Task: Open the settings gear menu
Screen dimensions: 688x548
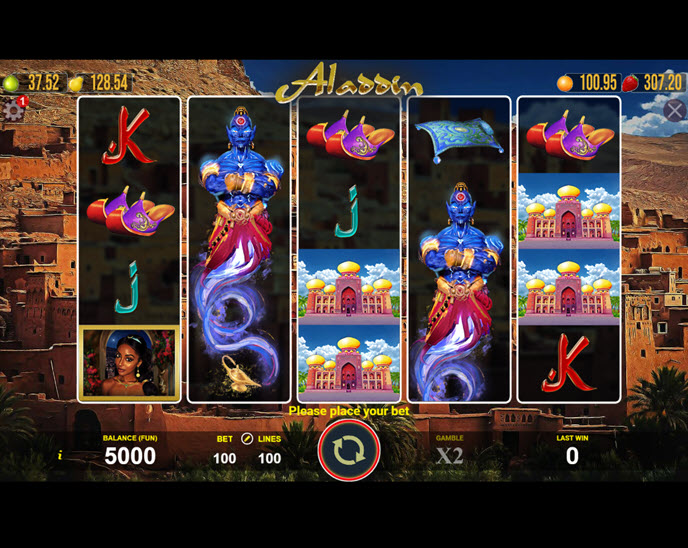Action: coord(13,110)
